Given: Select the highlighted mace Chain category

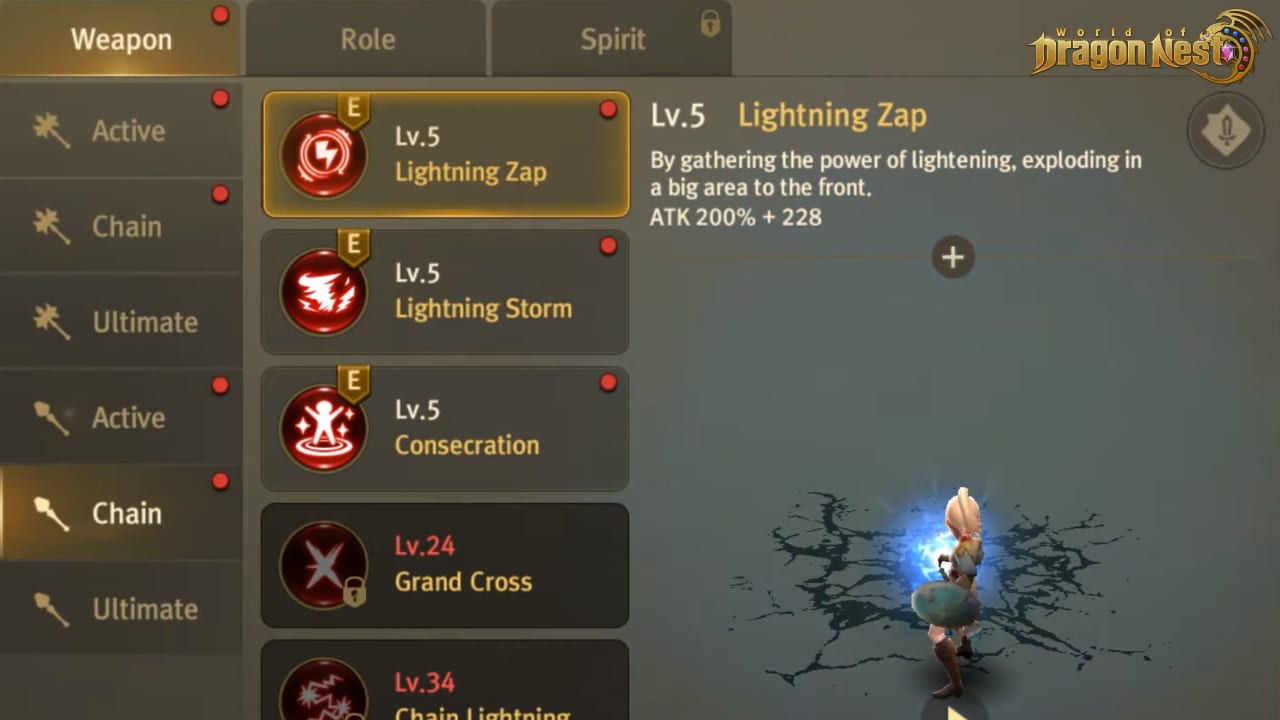Looking at the screenshot, I should pos(120,513).
